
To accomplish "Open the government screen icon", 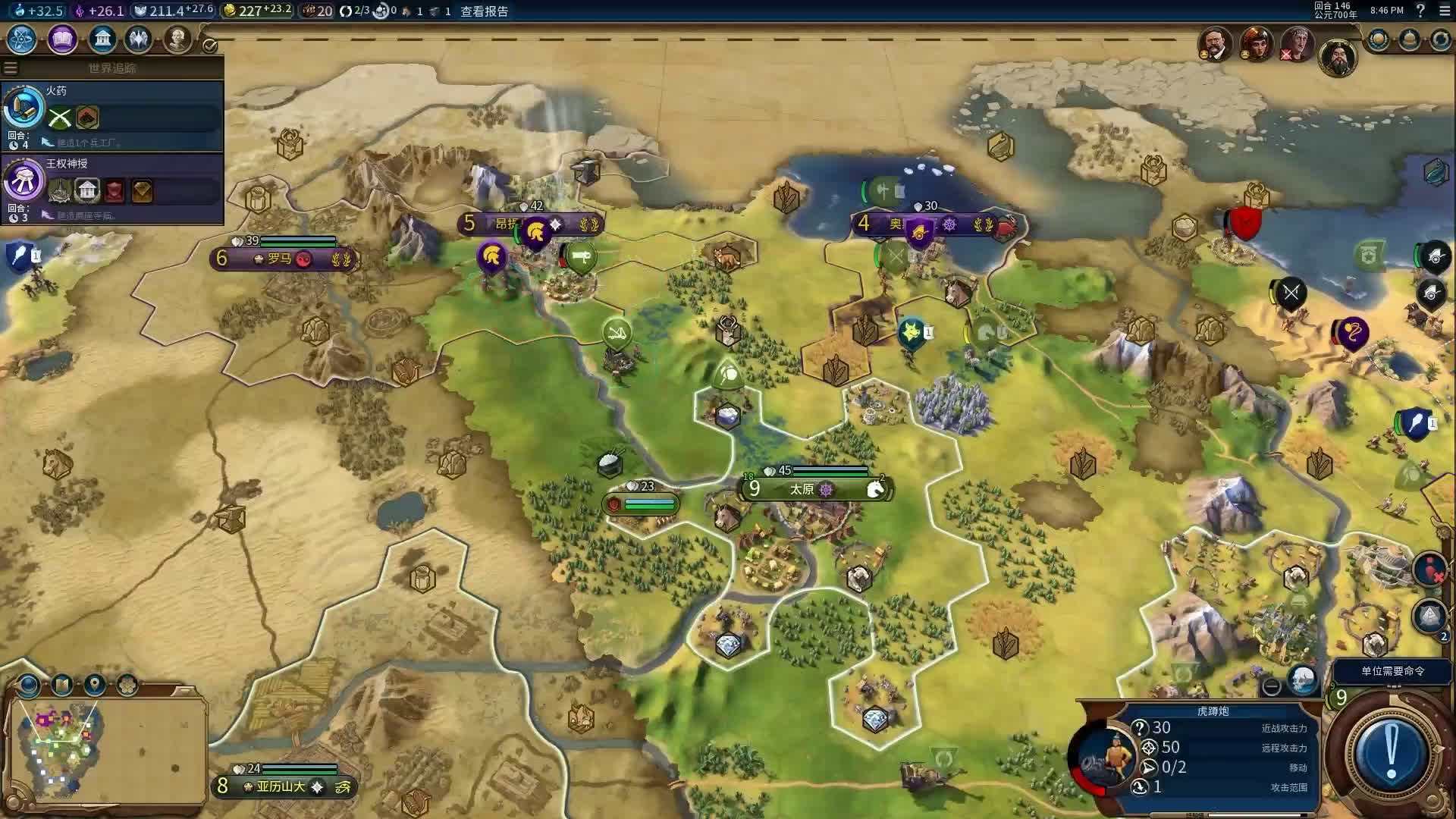I will tap(102, 39).
